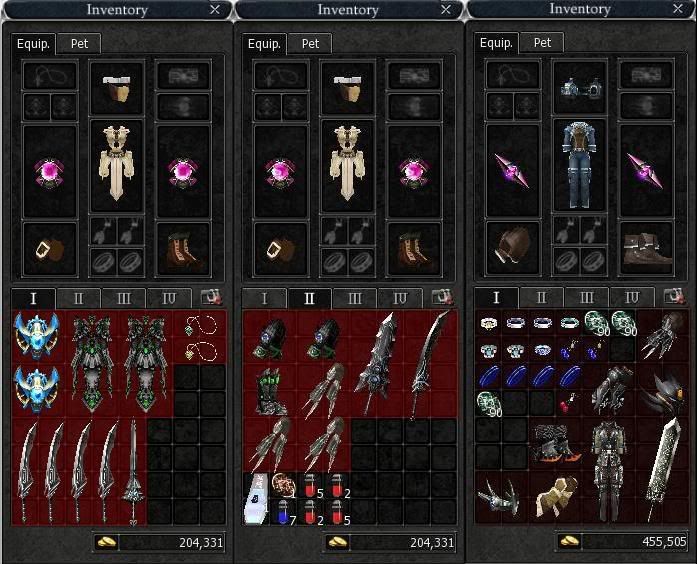The image size is (697, 564).
Task: Select the equipped blue goggles headgear
Action: click(580, 89)
